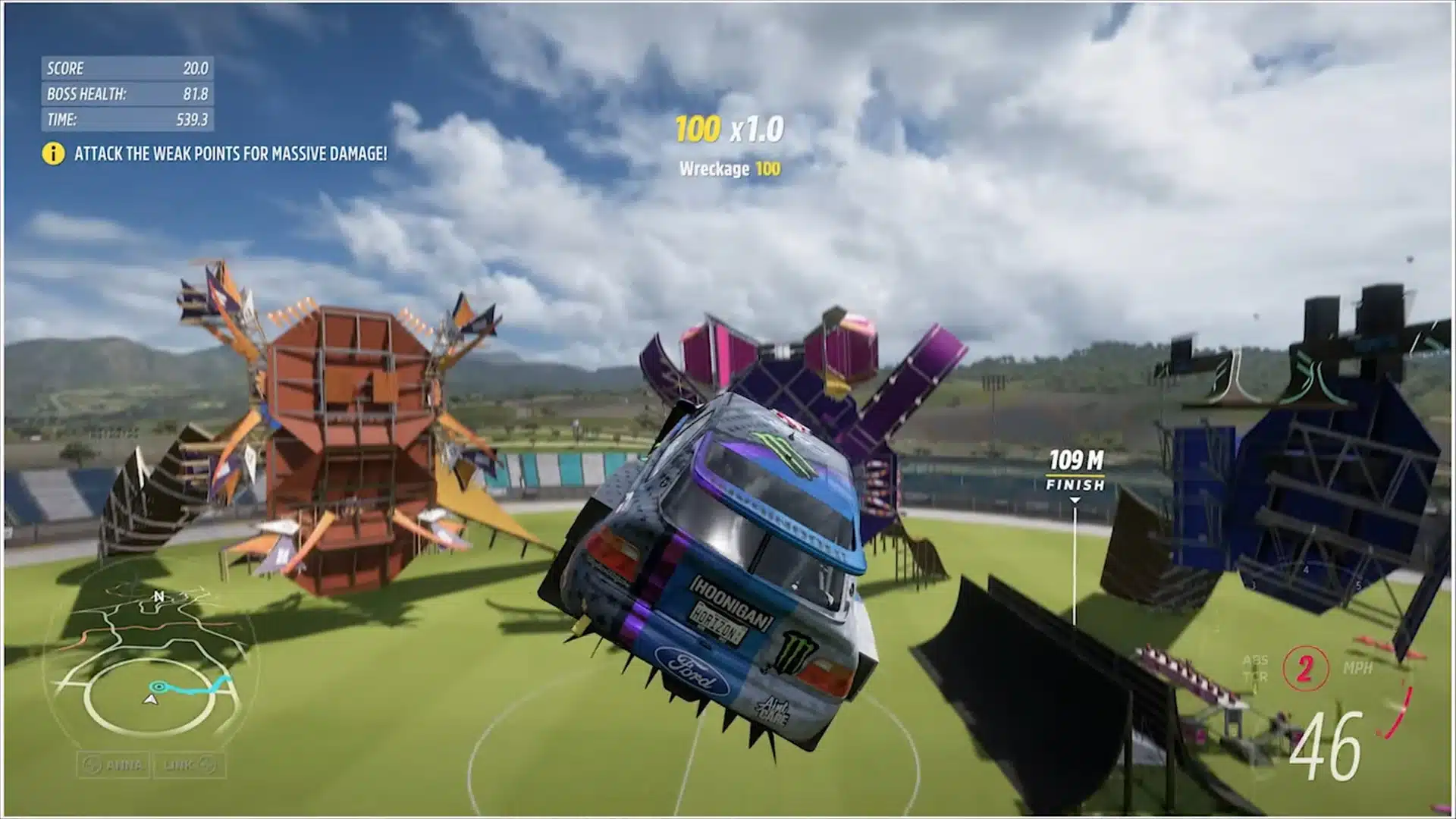Viewport: 1456px width, 819px height.
Task: Expand the BOSS HEALTH row
Action: pos(127,93)
